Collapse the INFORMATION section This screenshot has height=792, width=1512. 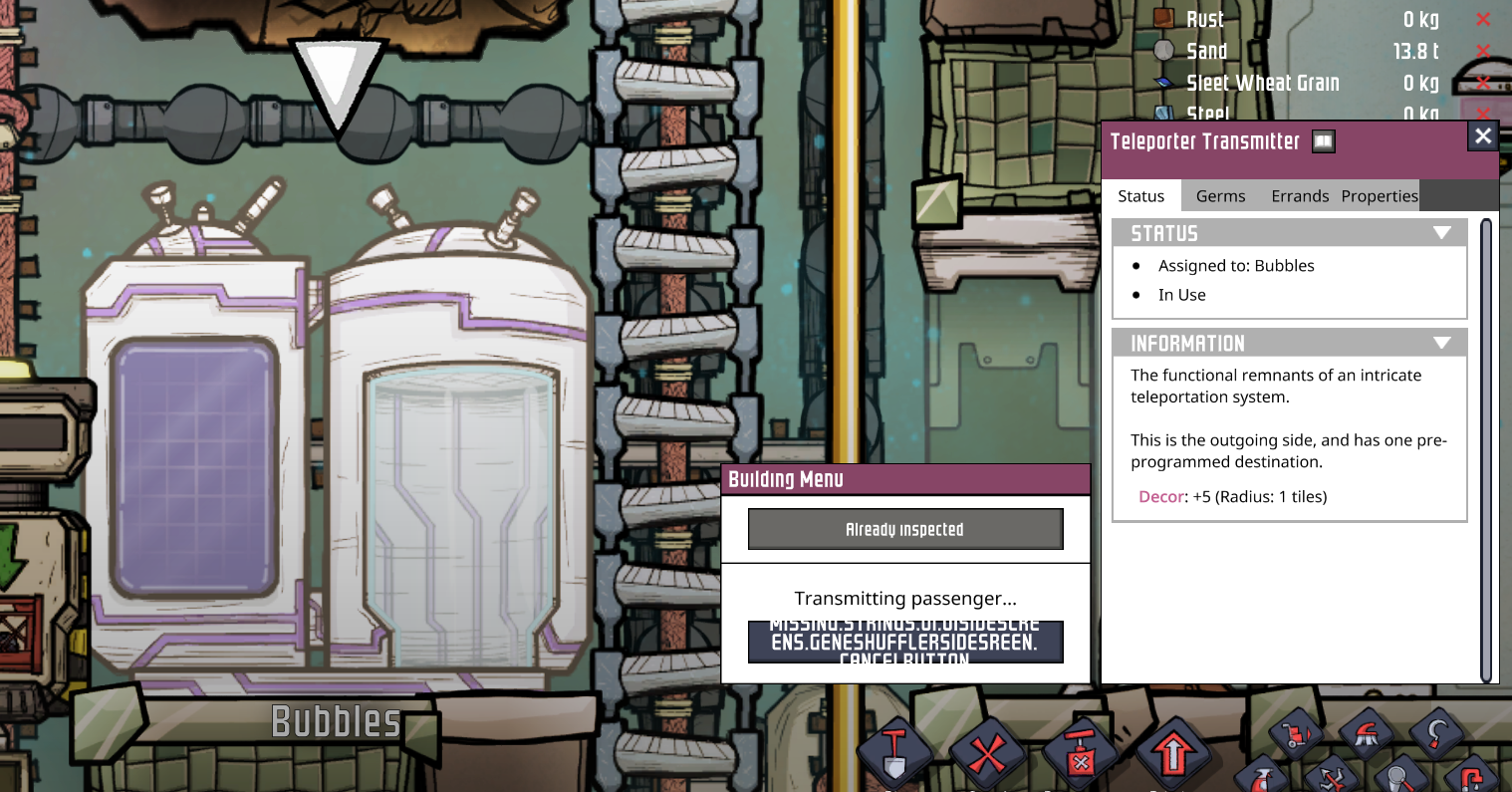[x=1443, y=343]
